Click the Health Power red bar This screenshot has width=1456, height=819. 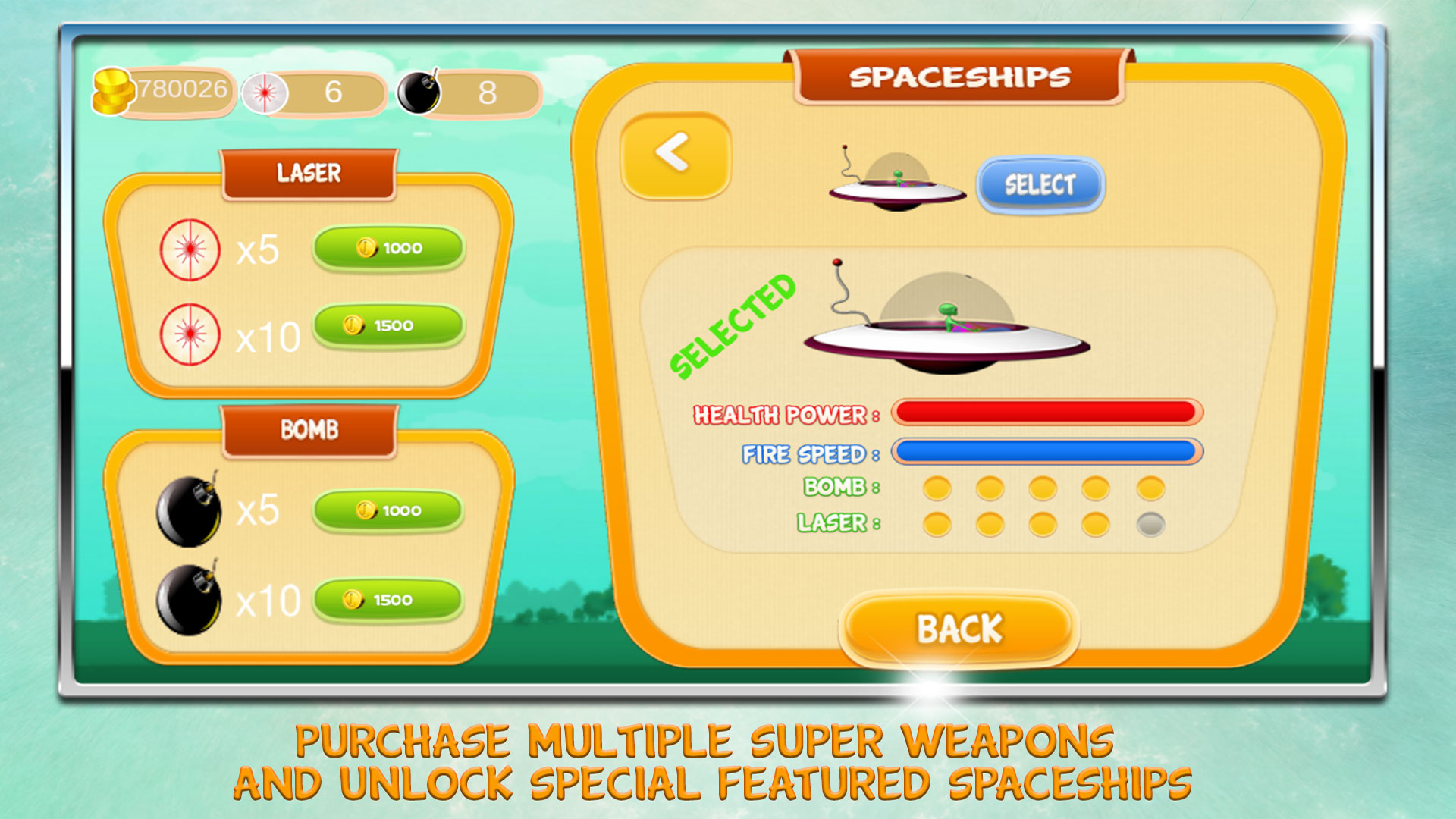[1046, 412]
